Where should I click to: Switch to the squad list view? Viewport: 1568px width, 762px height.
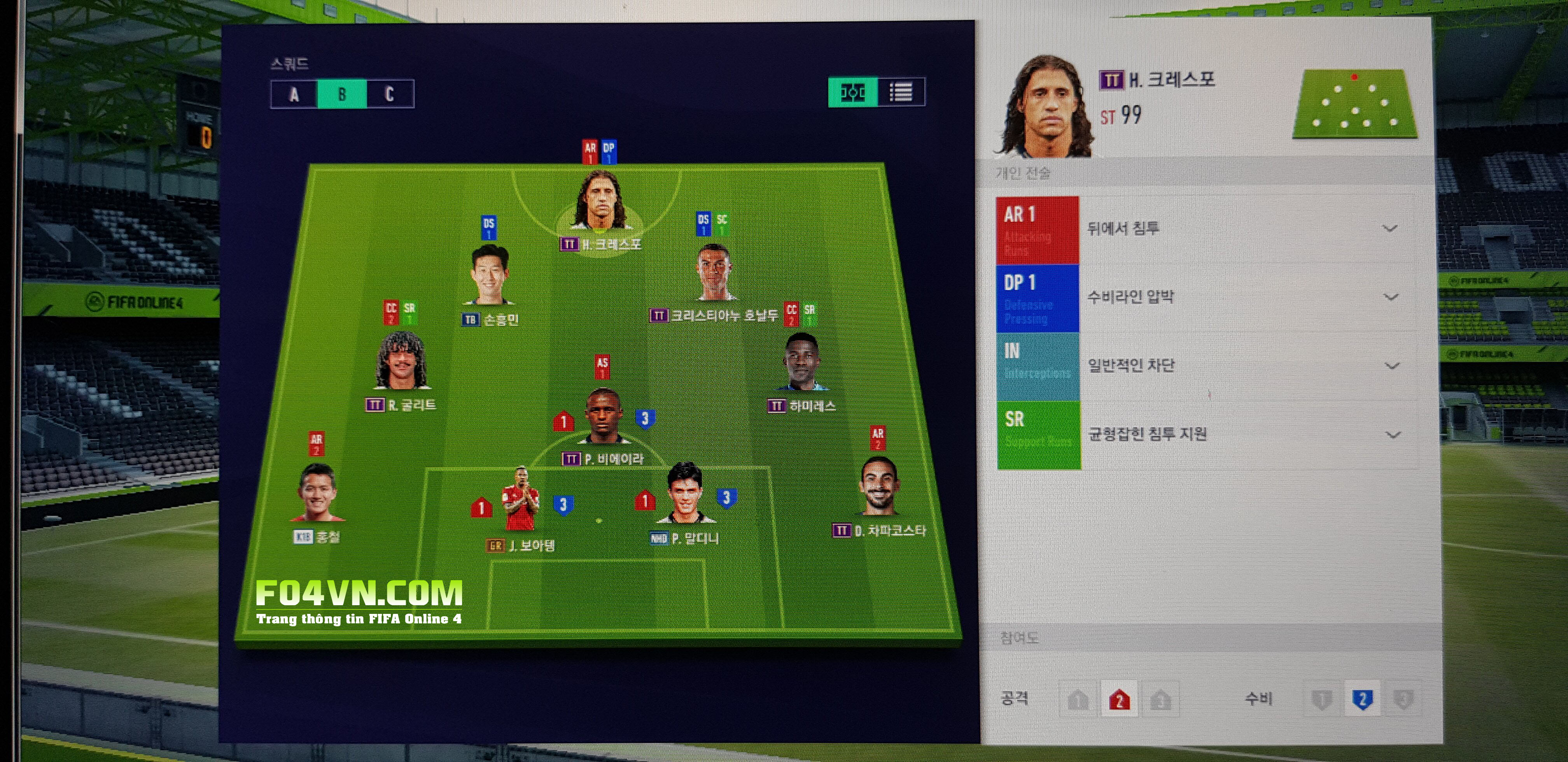[901, 93]
